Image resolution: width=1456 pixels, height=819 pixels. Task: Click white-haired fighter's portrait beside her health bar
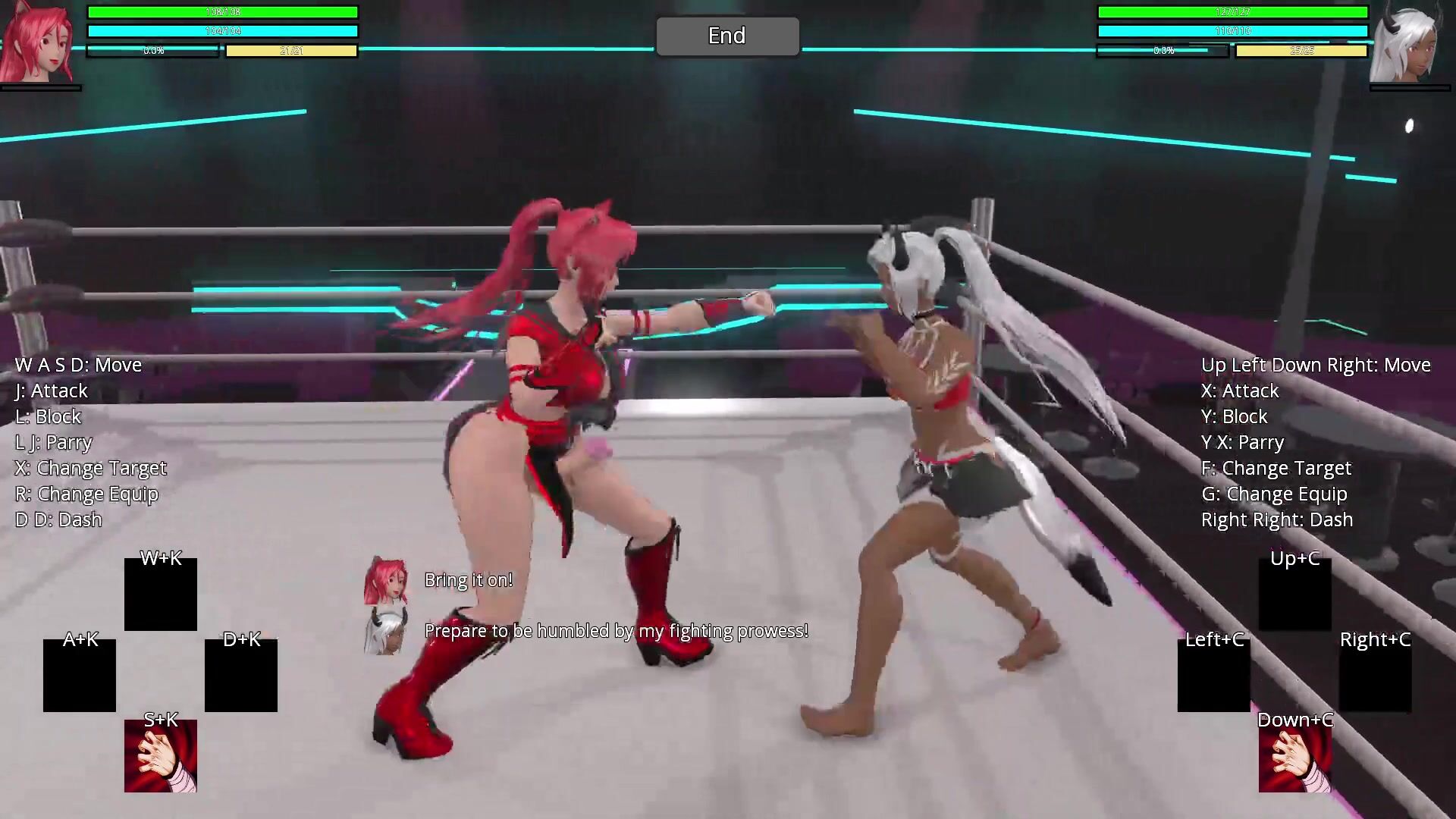point(1409,44)
